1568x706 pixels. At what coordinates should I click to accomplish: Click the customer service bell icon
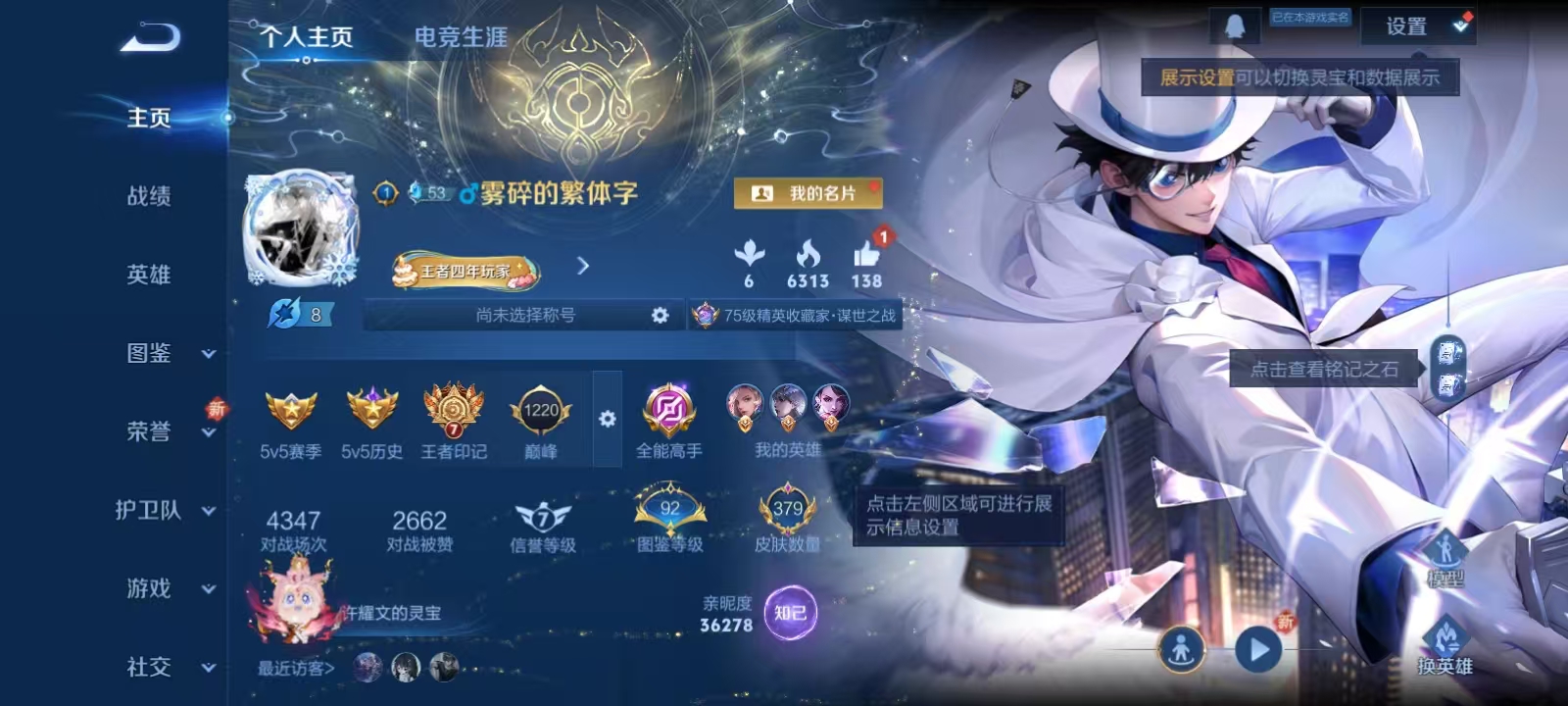[x=1237, y=23]
